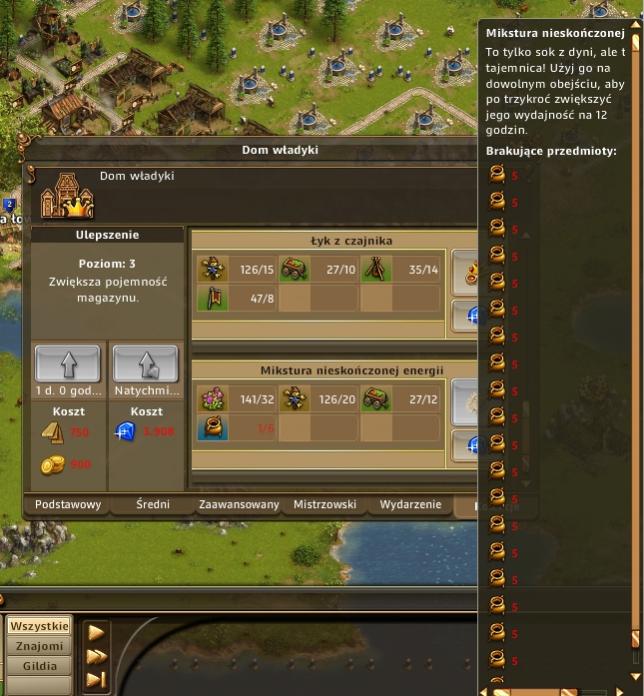Show Gildia members in the friends bar
This screenshot has width=644, height=696.
[39, 666]
